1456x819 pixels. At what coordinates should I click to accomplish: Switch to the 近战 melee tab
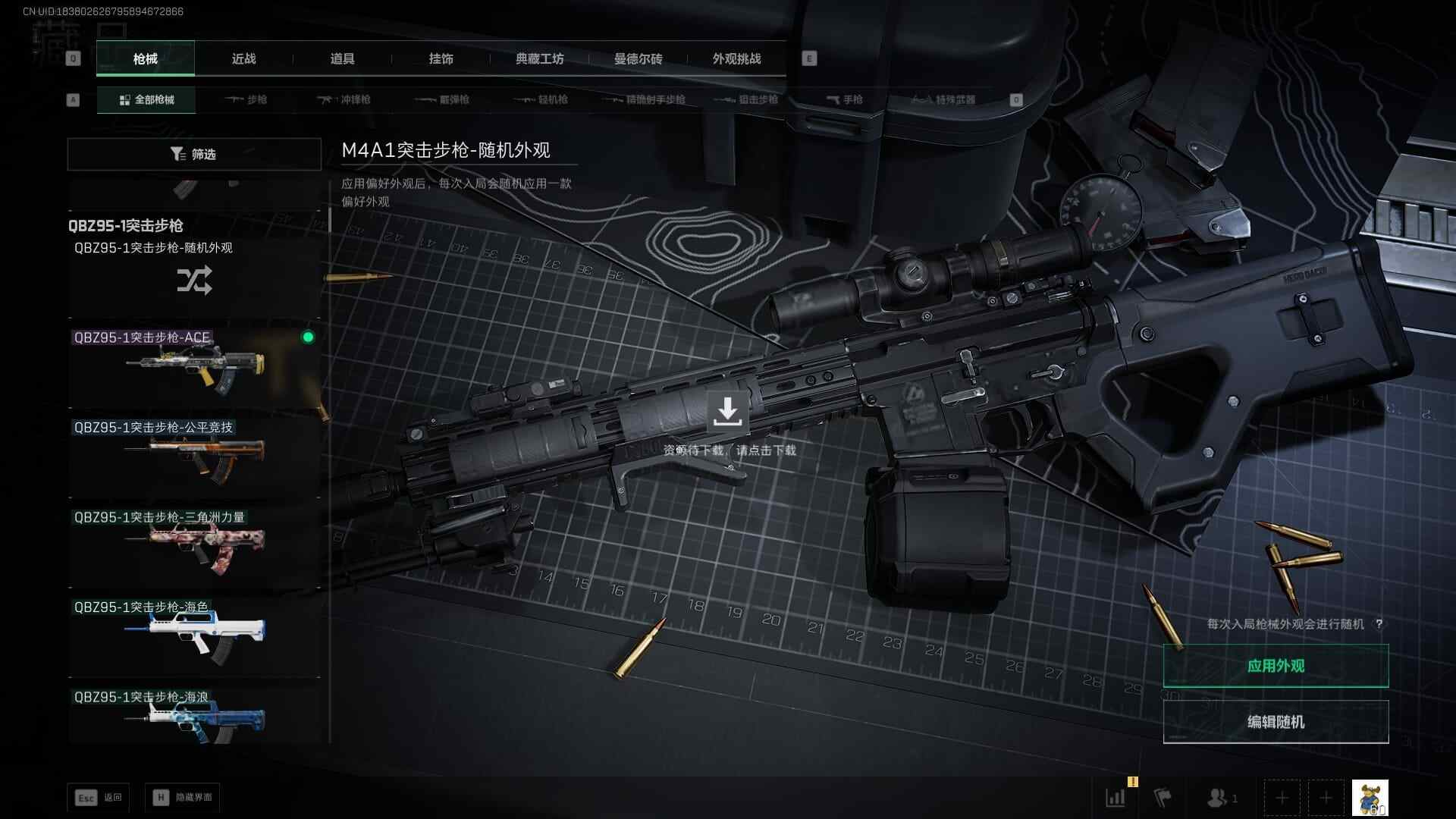[243, 59]
